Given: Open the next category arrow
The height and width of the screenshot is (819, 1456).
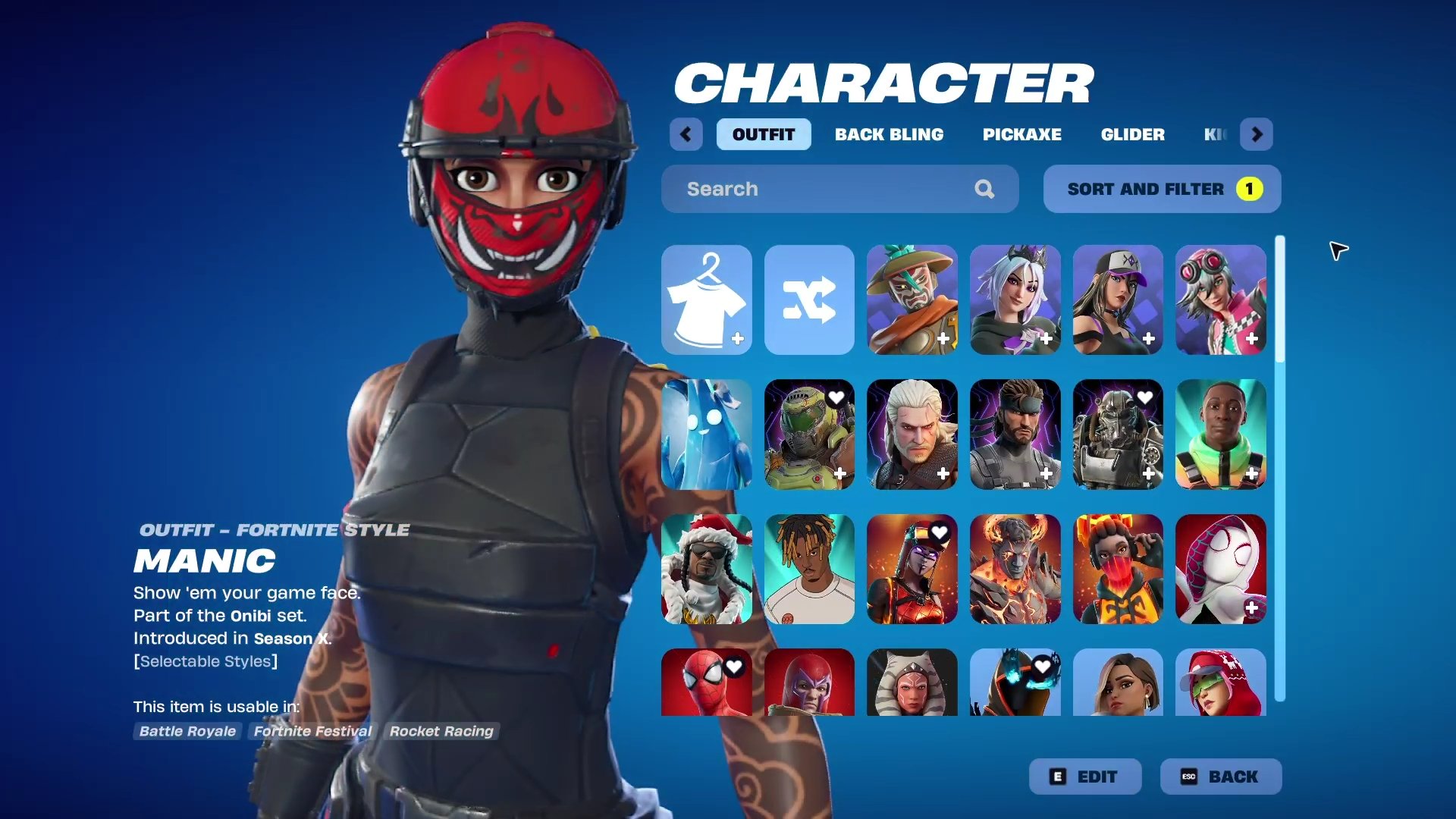Looking at the screenshot, I should click(x=1257, y=134).
